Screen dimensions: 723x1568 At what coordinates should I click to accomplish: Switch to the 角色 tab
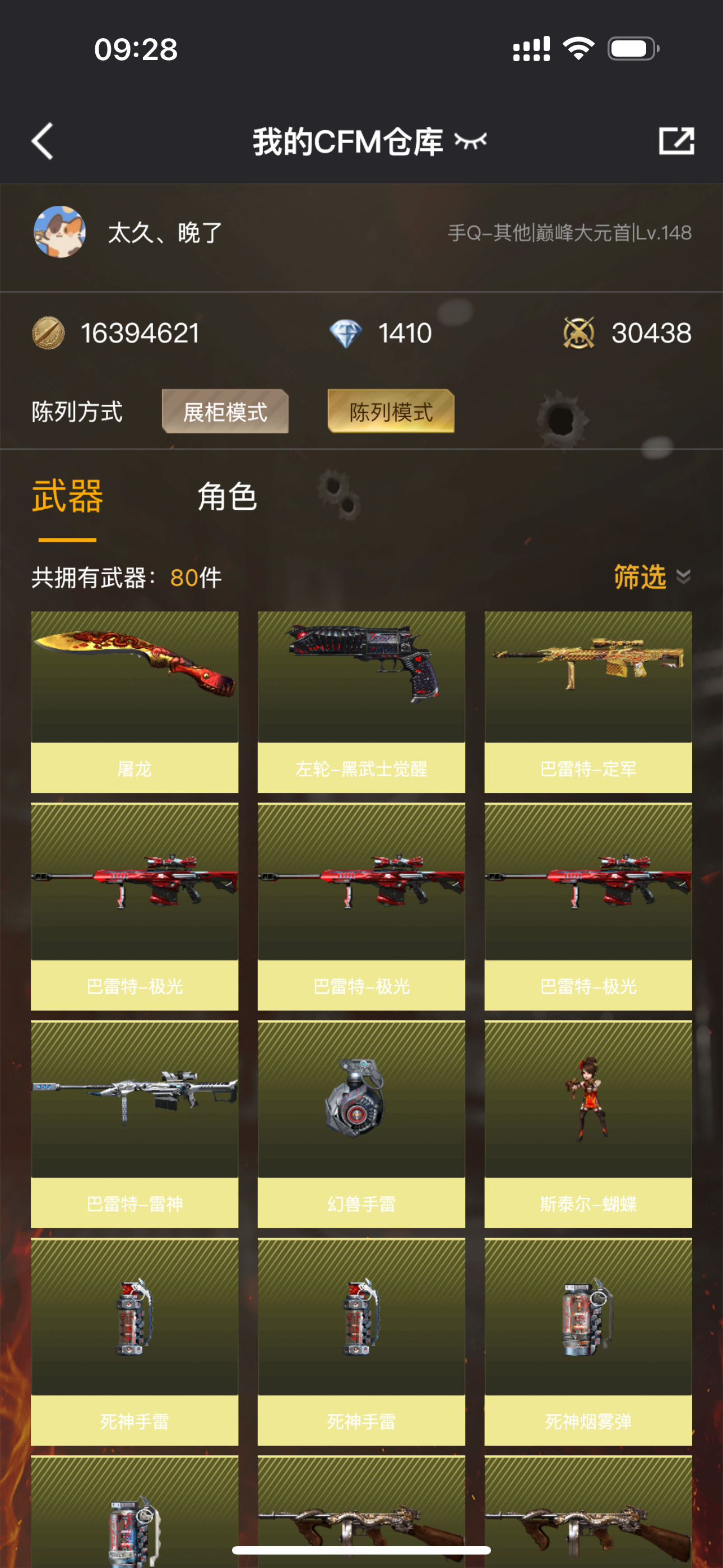click(227, 496)
